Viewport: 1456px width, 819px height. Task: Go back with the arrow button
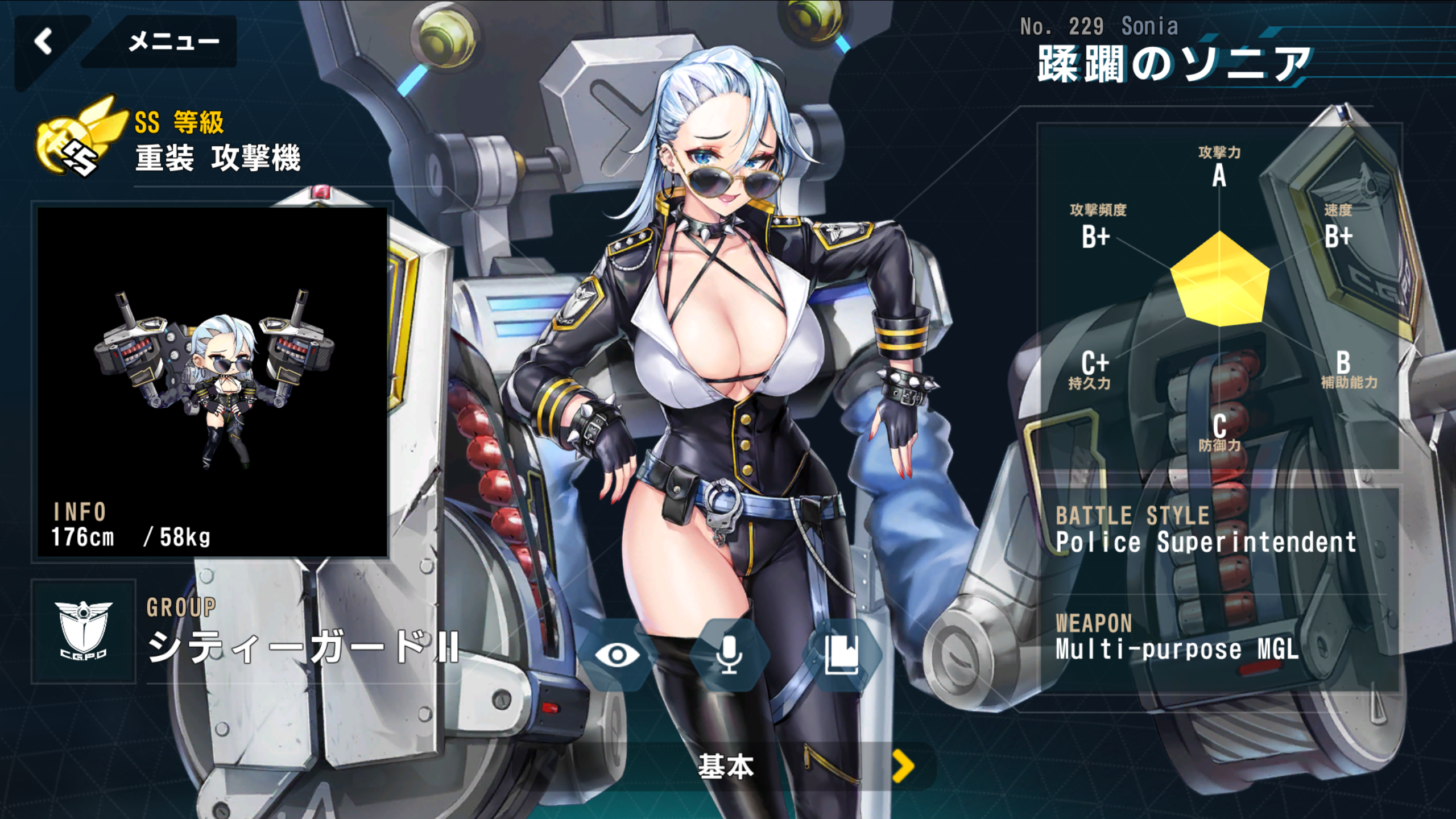pos(44,42)
